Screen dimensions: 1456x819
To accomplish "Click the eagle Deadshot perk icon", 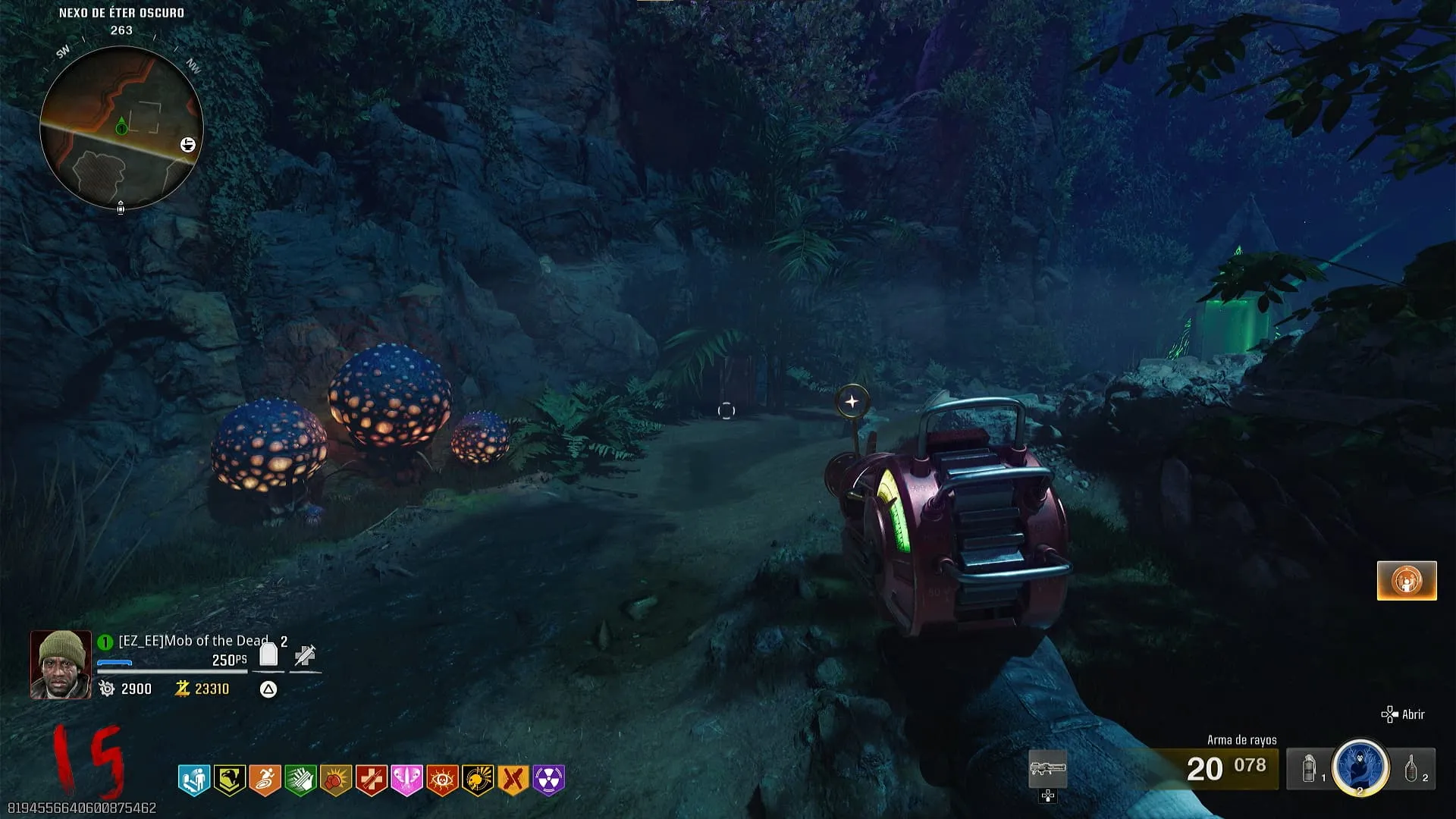I will click(229, 779).
